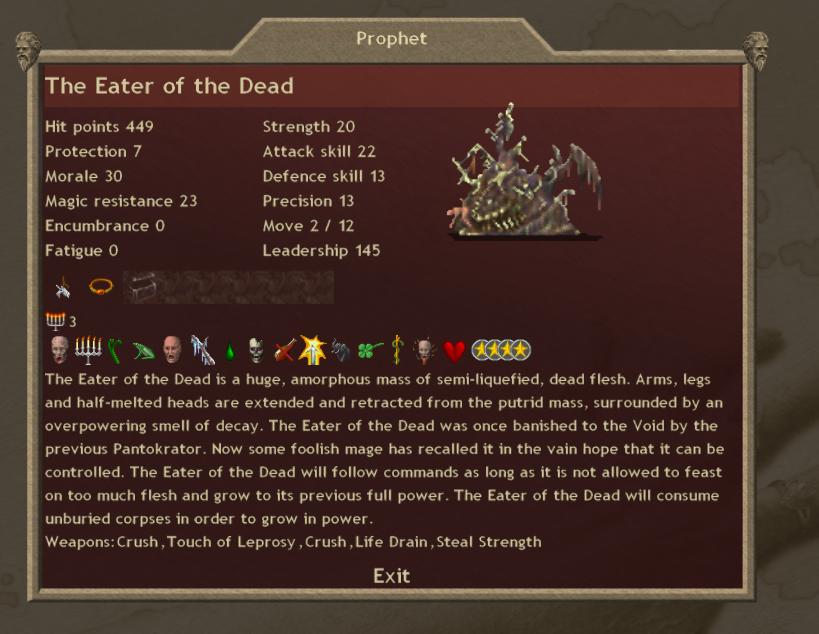This screenshot has height=634, width=819.
Task: Click the red heart ability icon
Action: tap(455, 351)
